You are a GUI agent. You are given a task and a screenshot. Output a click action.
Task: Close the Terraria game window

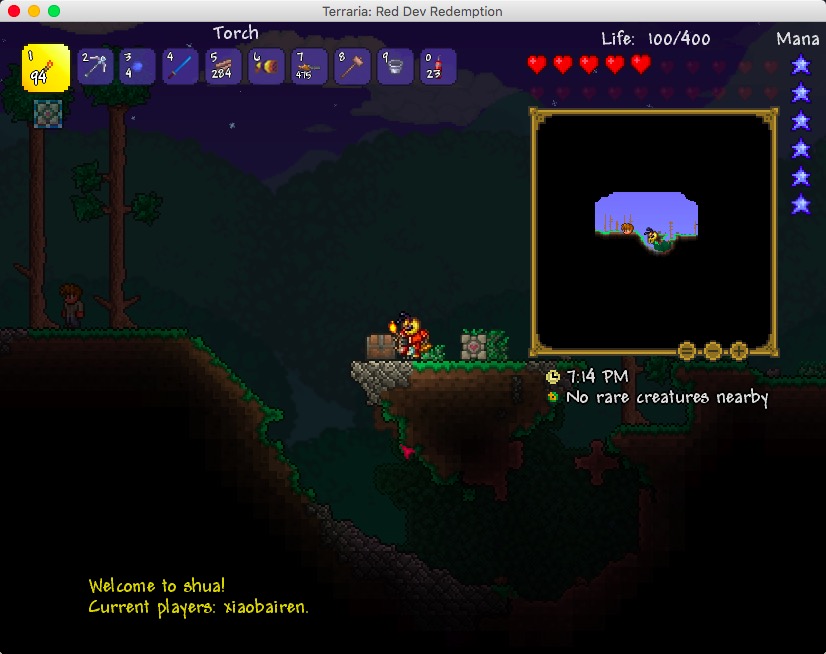click(x=14, y=11)
